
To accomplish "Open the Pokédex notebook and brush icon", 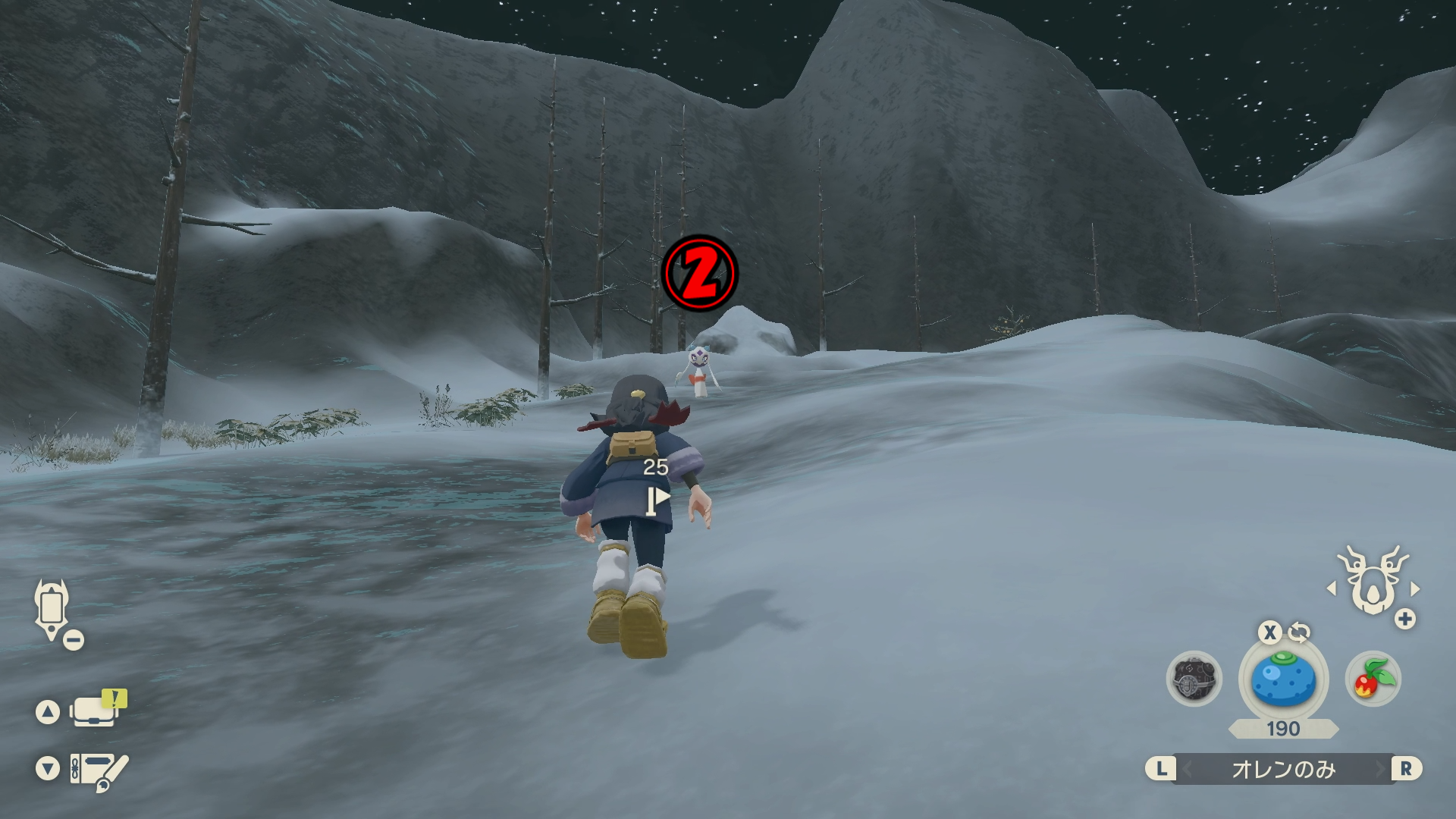I will click(97, 770).
